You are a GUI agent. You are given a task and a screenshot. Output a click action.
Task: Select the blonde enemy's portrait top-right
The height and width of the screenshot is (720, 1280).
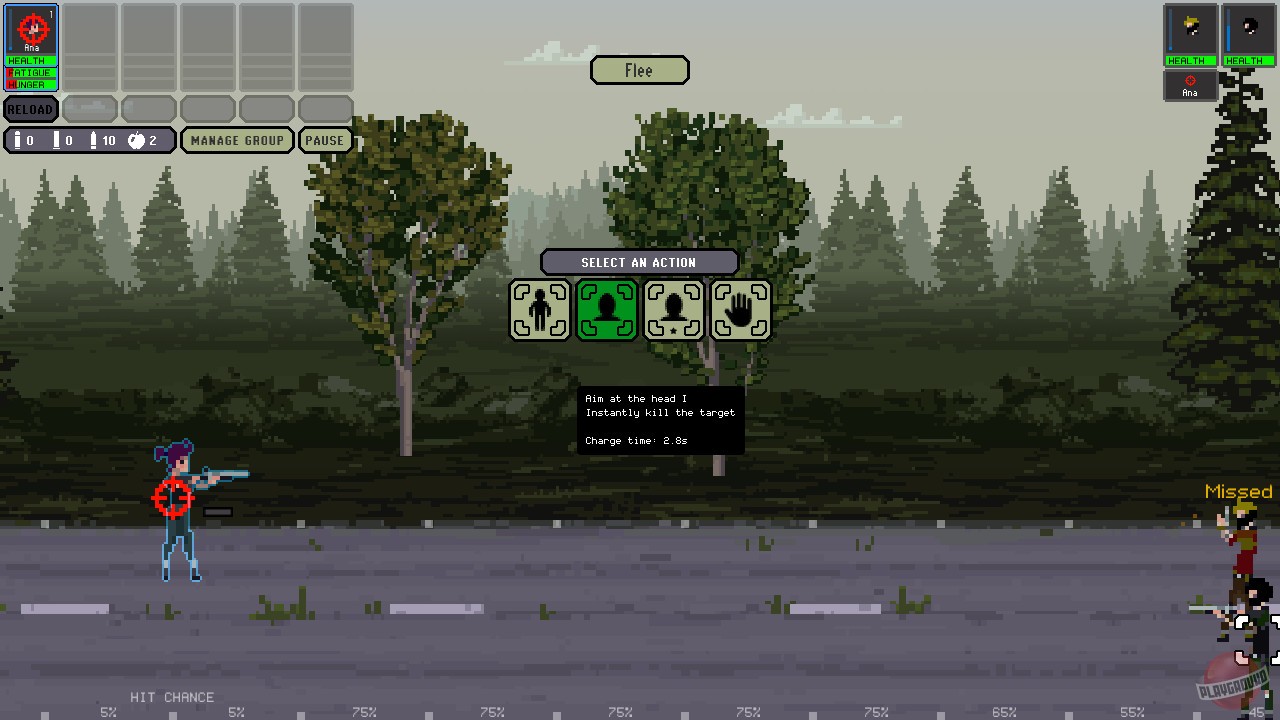(1190, 30)
